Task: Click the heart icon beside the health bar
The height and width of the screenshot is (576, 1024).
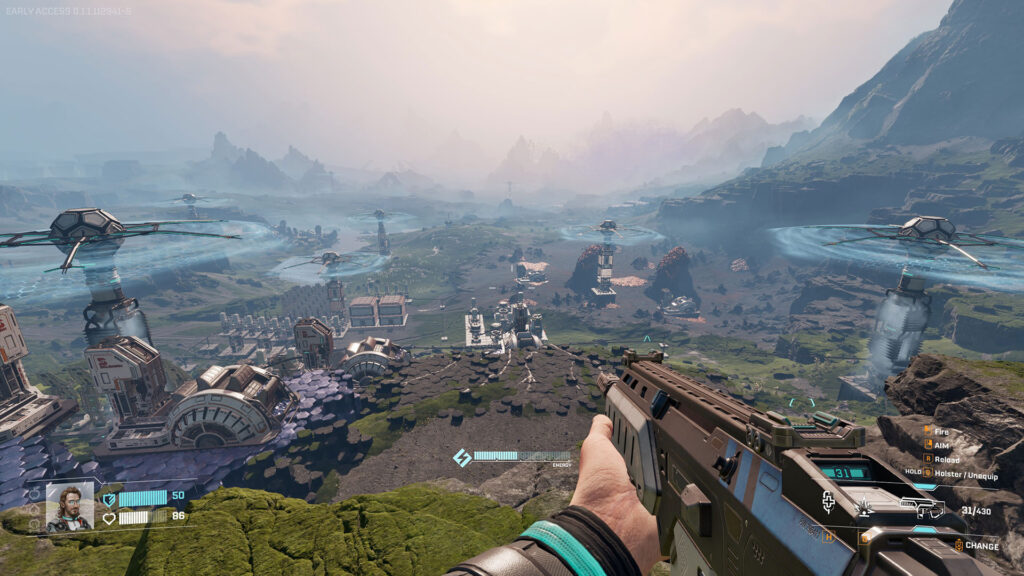Action: pyautogui.click(x=109, y=518)
